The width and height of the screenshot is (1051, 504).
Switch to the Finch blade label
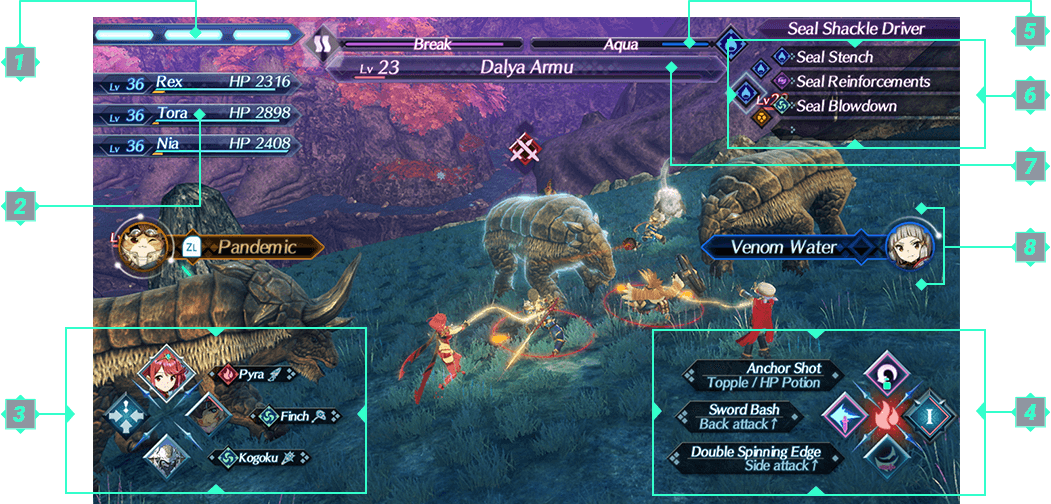297,416
